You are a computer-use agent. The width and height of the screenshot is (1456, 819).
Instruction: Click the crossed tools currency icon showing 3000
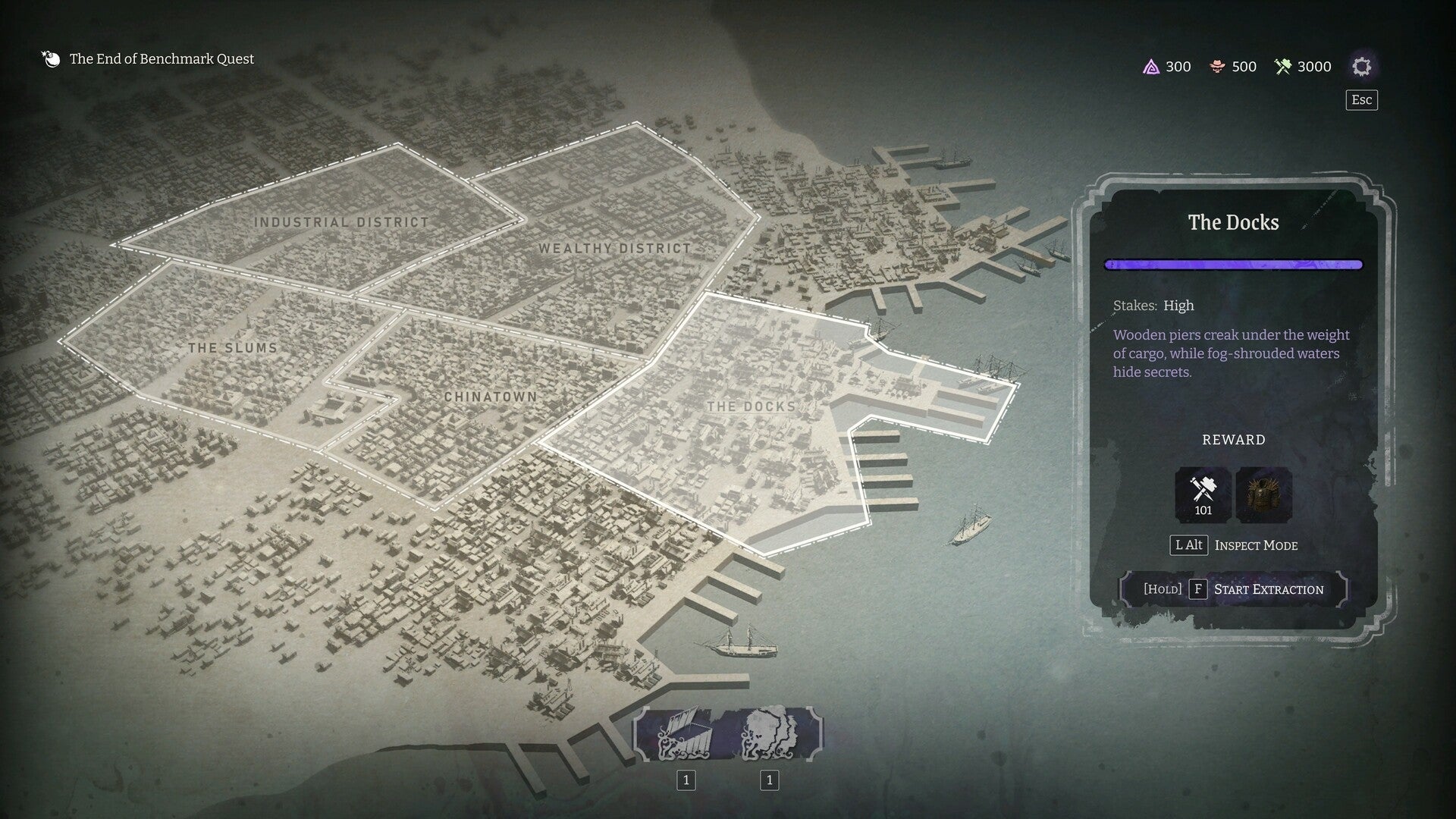[x=1282, y=67]
